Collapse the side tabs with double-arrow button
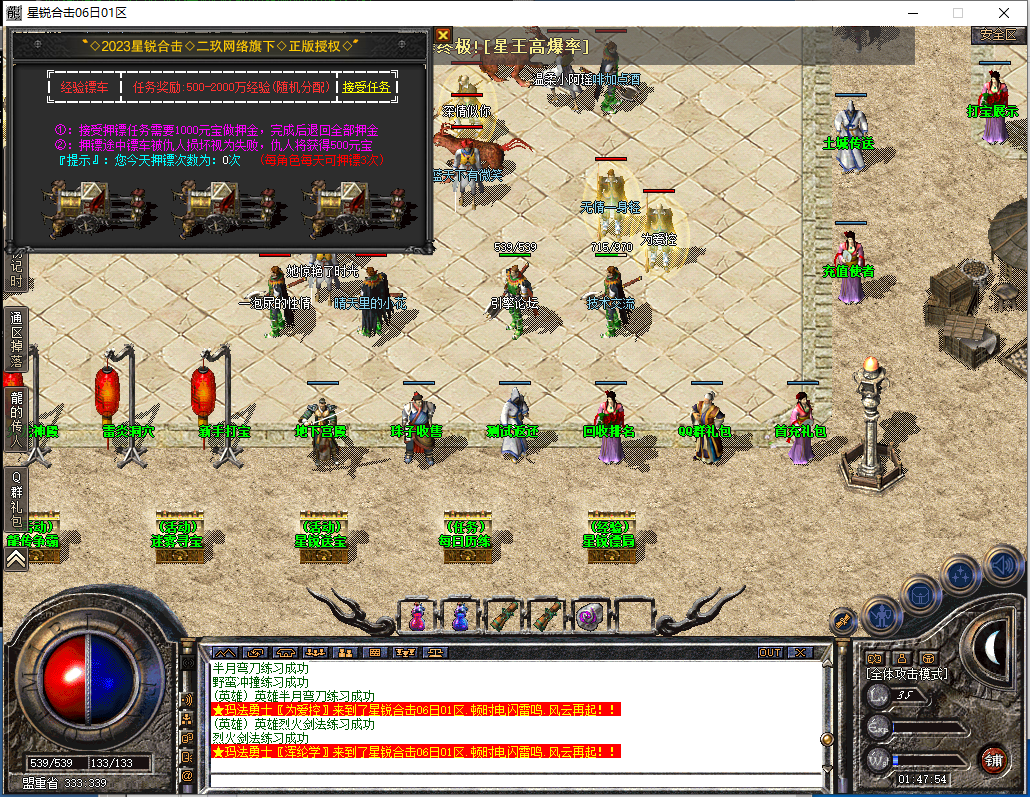 click(16, 560)
